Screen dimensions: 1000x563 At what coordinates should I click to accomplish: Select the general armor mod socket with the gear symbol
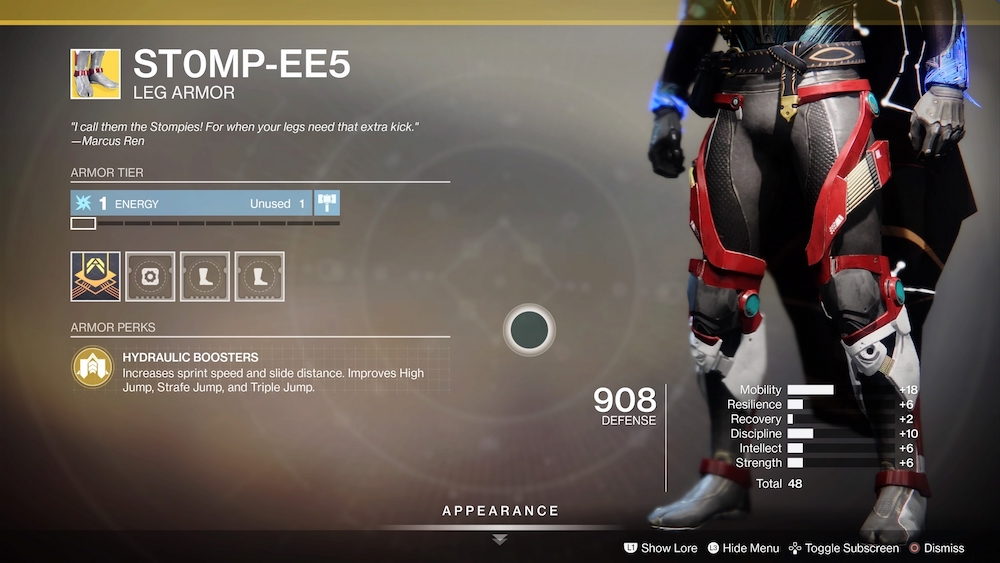[x=150, y=276]
